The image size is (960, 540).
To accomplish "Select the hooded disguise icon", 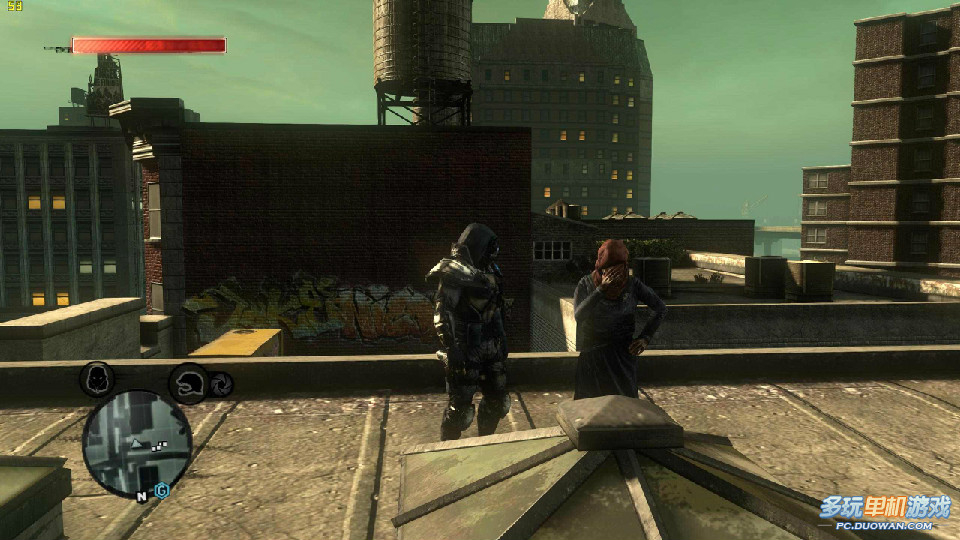I will [x=97, y=379].
